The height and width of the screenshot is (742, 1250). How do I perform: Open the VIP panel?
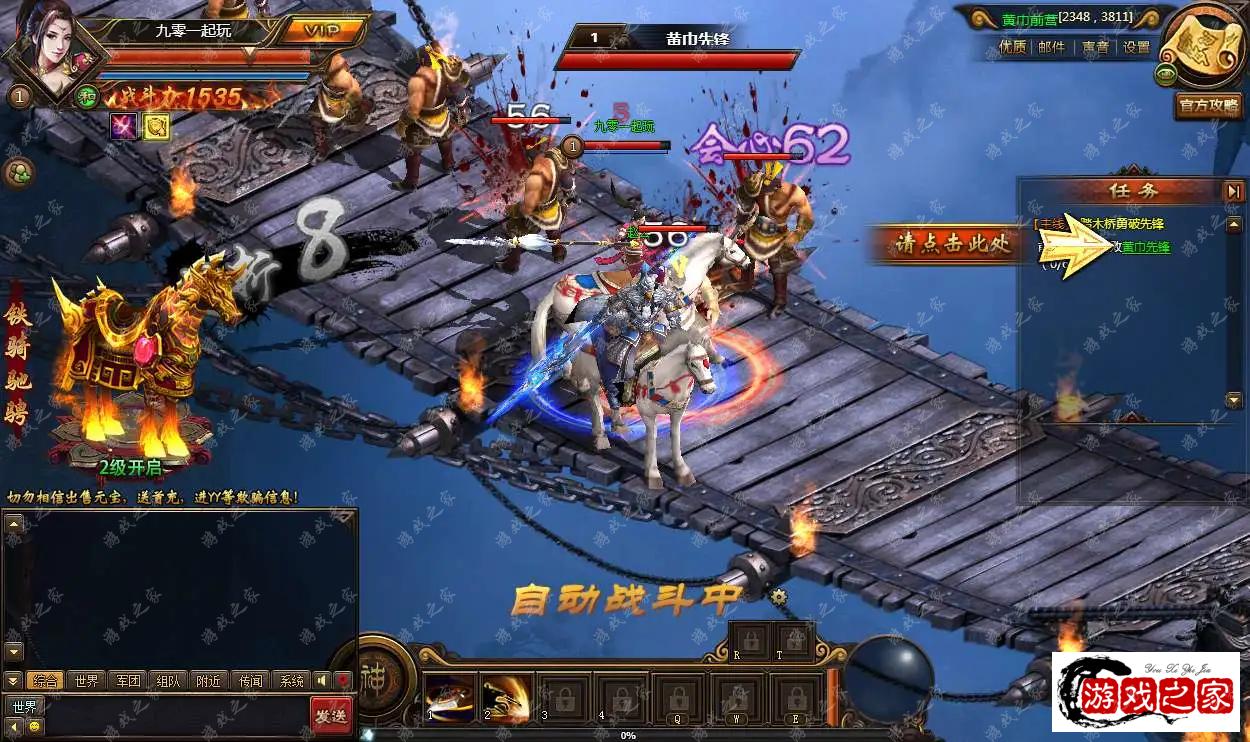click(x=321, y=29)
